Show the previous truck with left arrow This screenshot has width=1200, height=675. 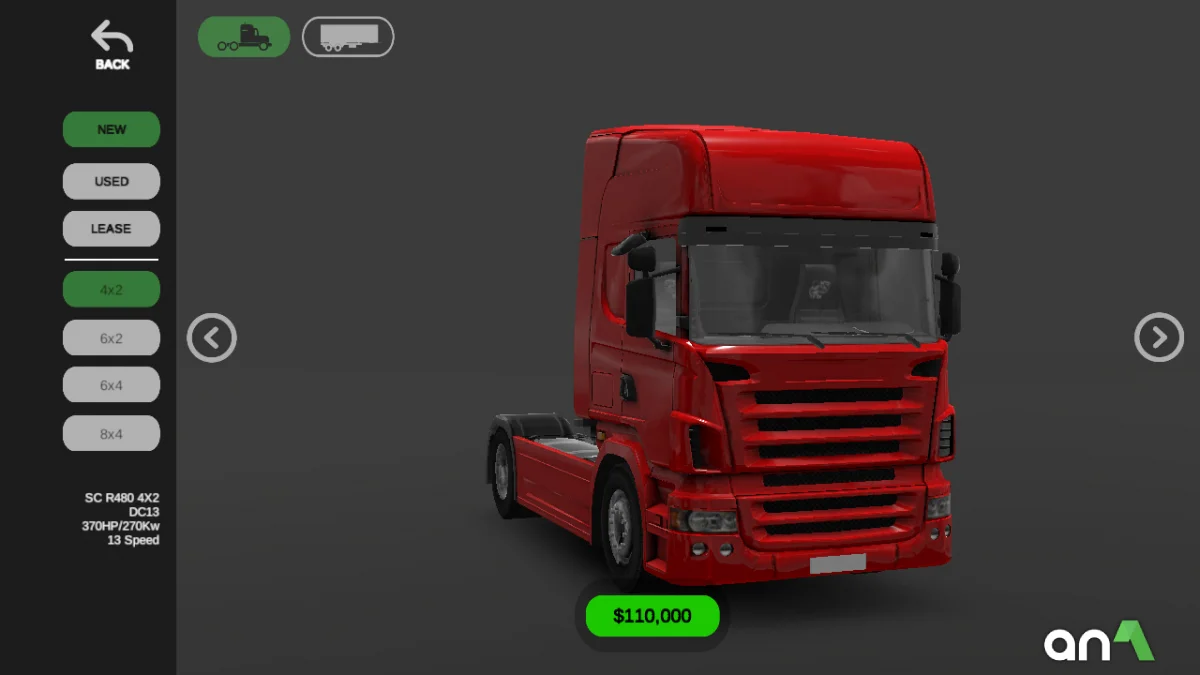[x=212, y=338]
